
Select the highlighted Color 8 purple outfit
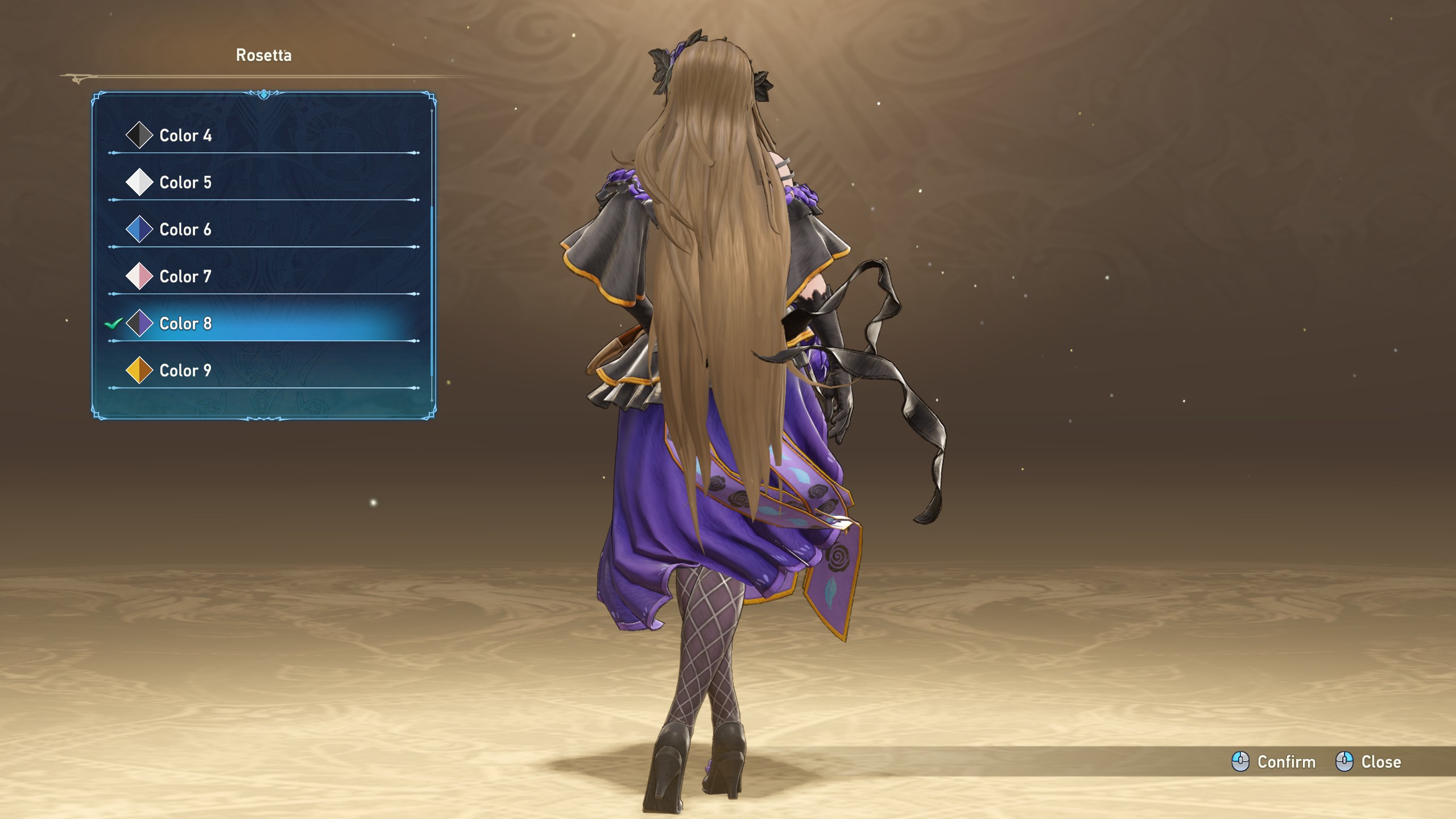(x=185, y=324)
